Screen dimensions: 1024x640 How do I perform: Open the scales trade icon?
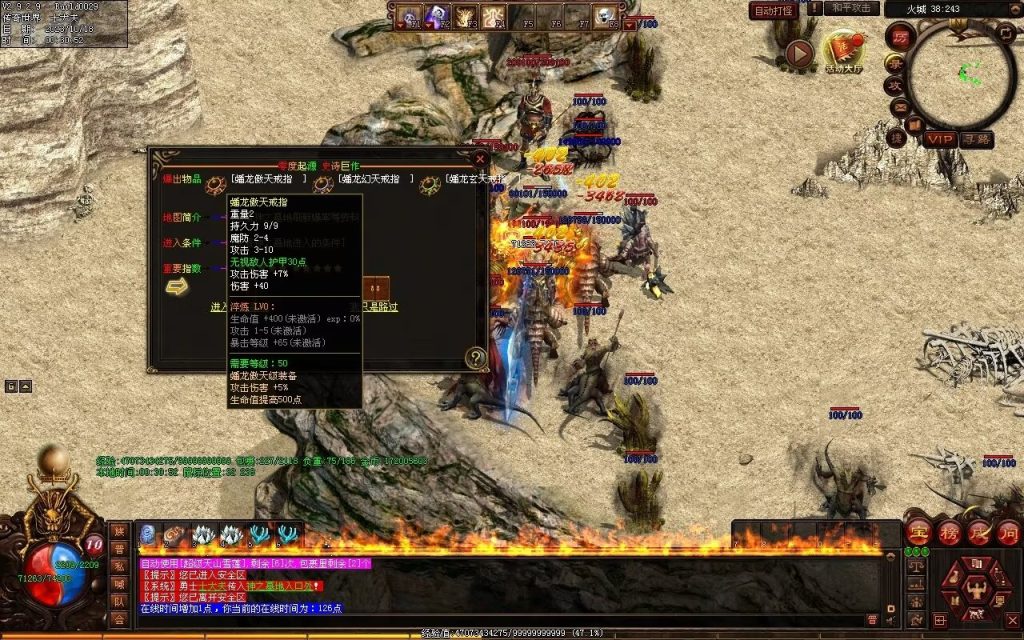click(x=915, y=566)
